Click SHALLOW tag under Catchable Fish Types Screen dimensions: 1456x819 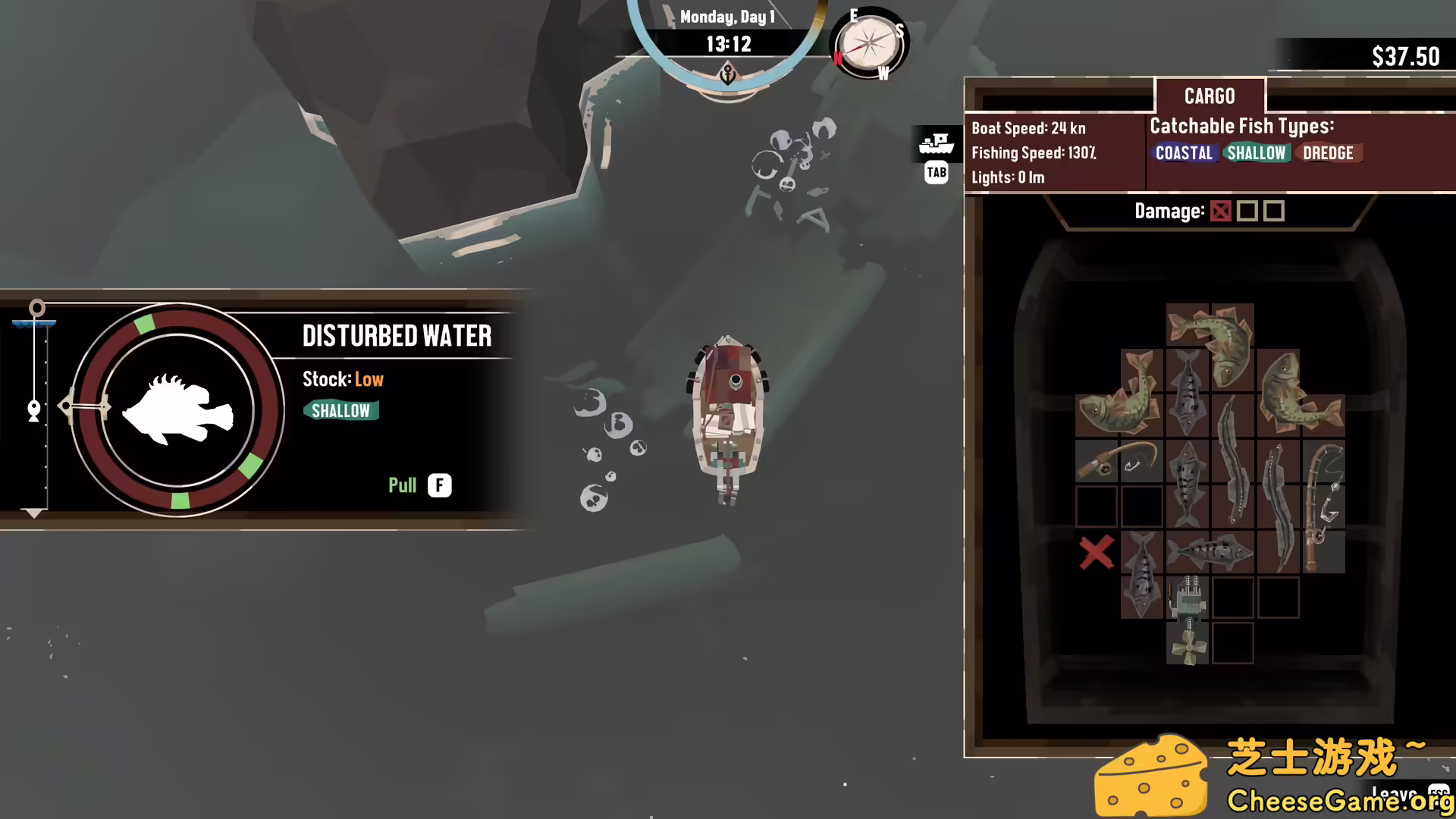pos(1257,153)
